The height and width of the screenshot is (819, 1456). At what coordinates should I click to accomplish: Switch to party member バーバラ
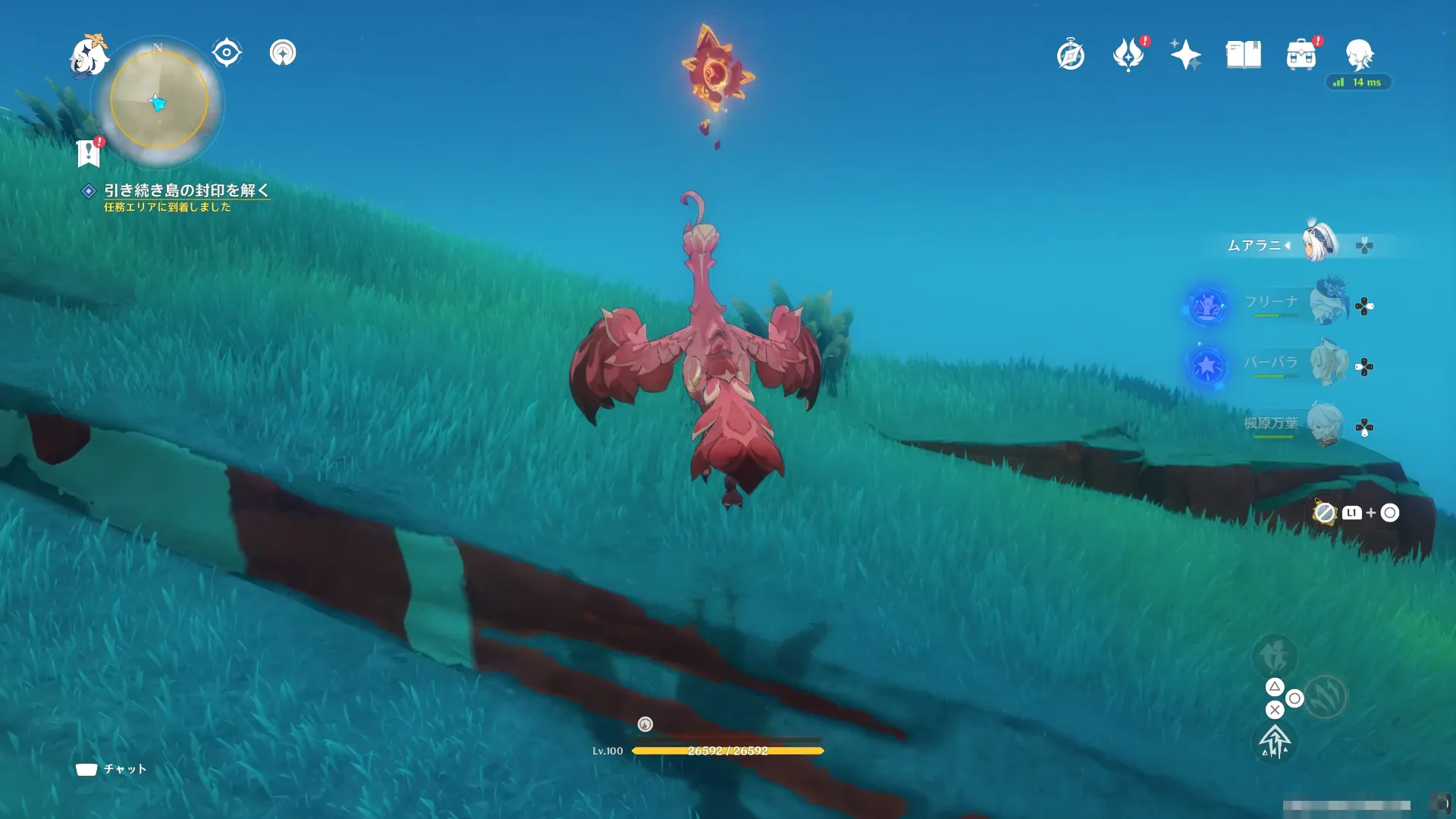click(x=1327, y=364)
